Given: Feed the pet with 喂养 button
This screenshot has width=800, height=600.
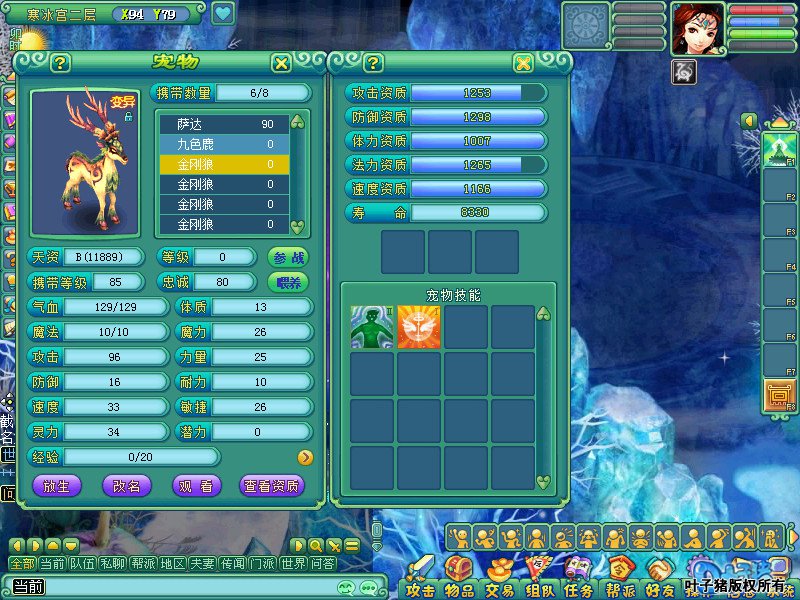Looking at the screenshot, I should [287, 282].
